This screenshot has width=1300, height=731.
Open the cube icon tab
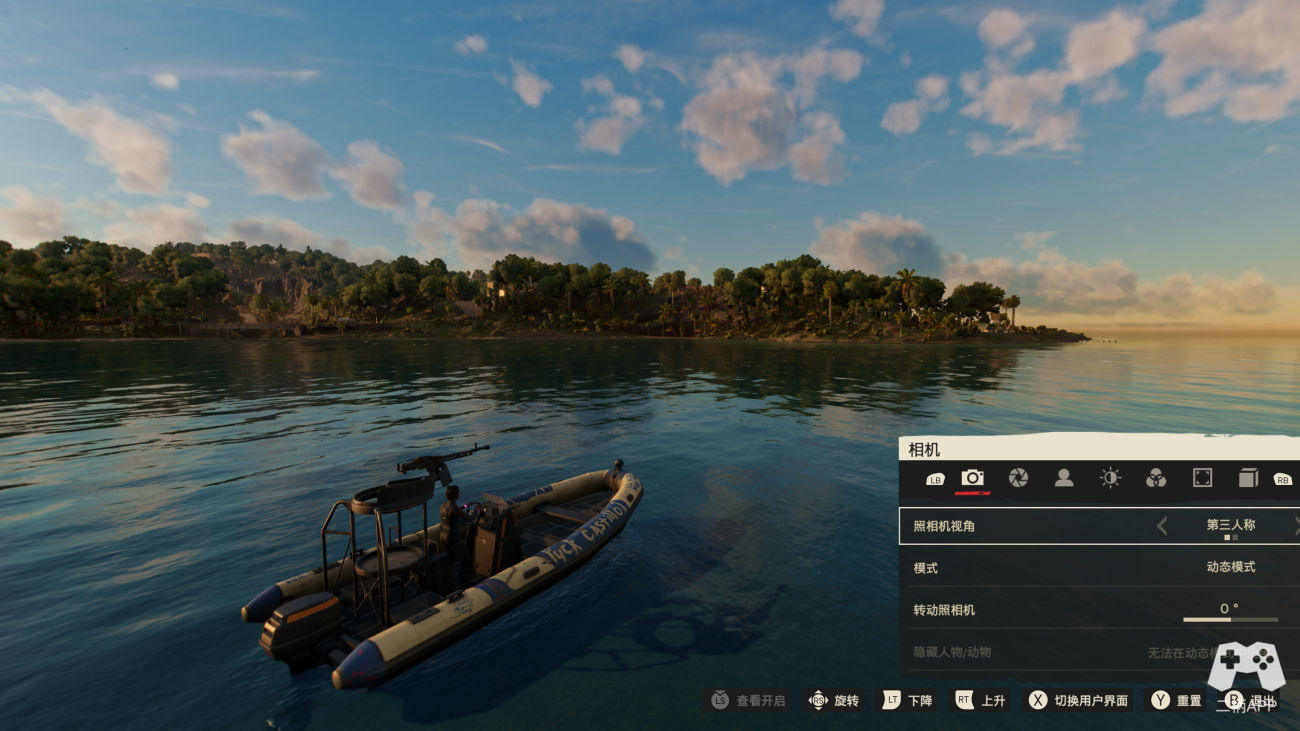point(1248,478)
